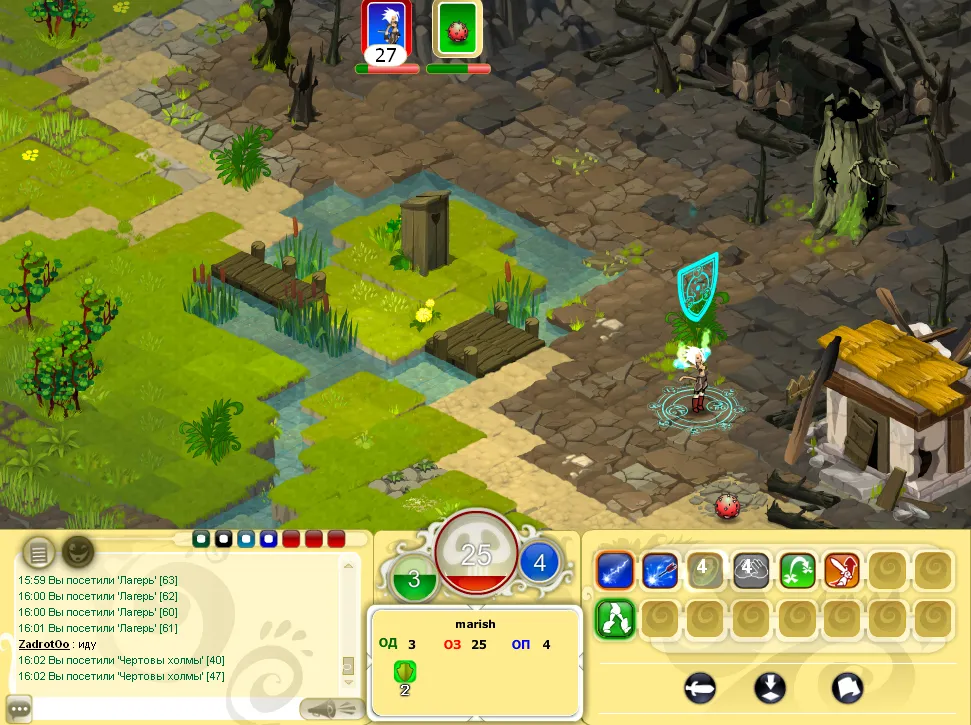Activate the lightning arrow spell
This screenshot has width=971, height=725.
(659, 570)
